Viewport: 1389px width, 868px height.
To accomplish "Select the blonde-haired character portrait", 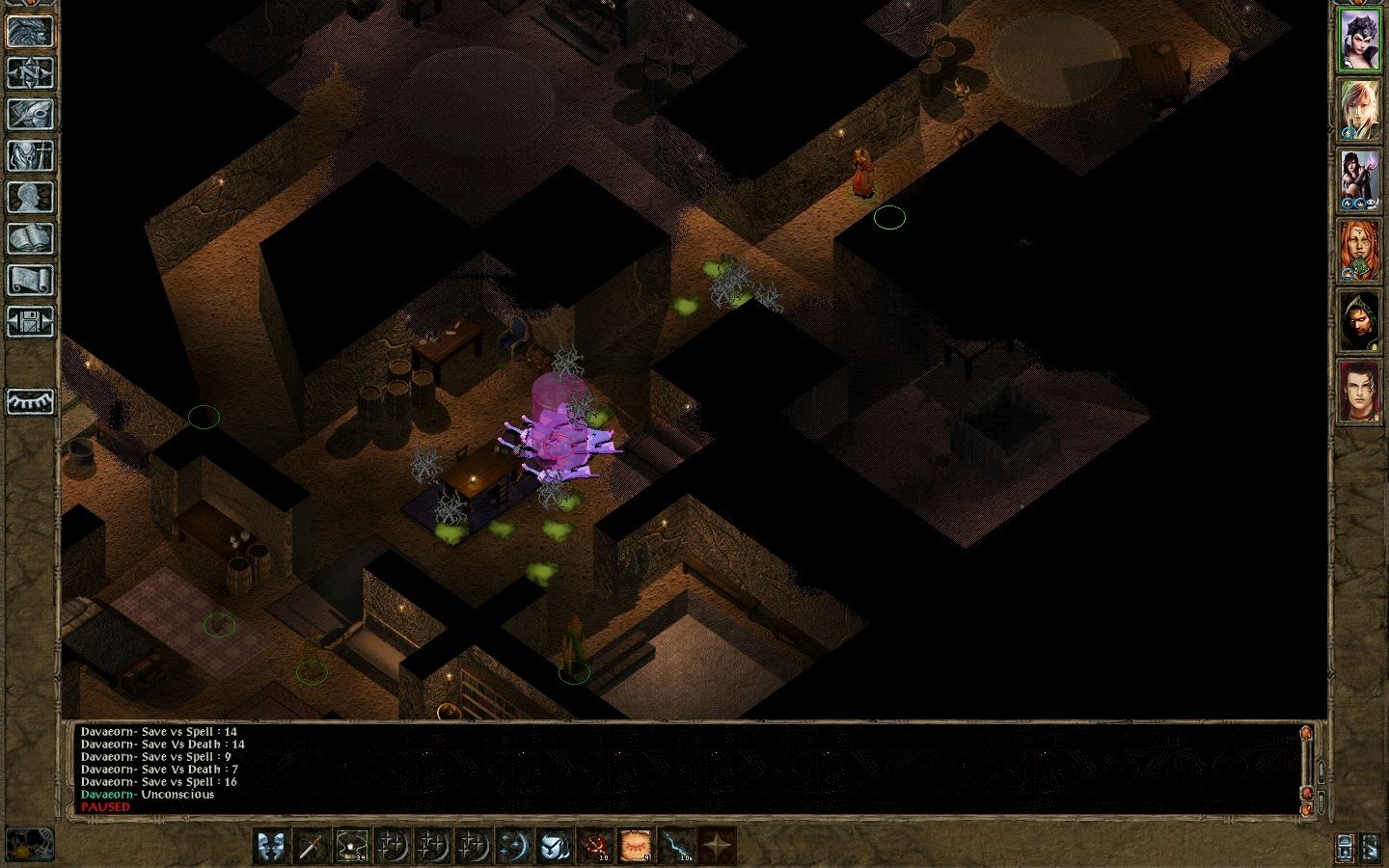I will tap(1358, 111).
